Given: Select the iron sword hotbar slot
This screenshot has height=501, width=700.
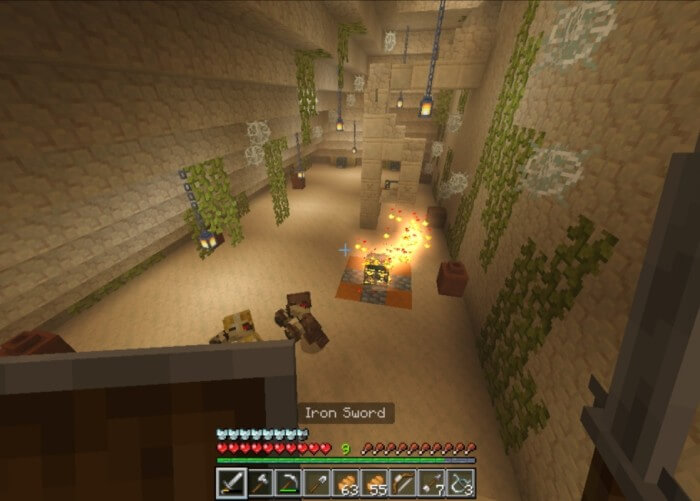Looking at the screenshot, I should 231,484.
